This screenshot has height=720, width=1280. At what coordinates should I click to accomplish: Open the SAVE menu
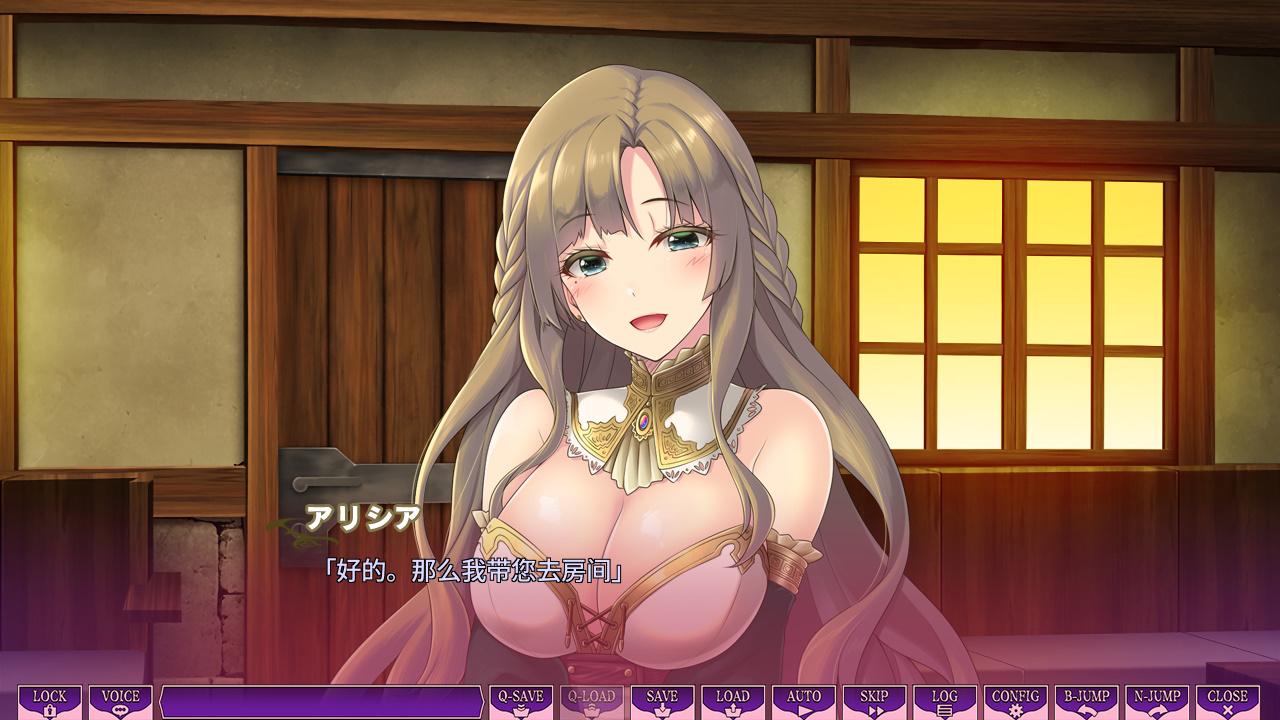662,702
